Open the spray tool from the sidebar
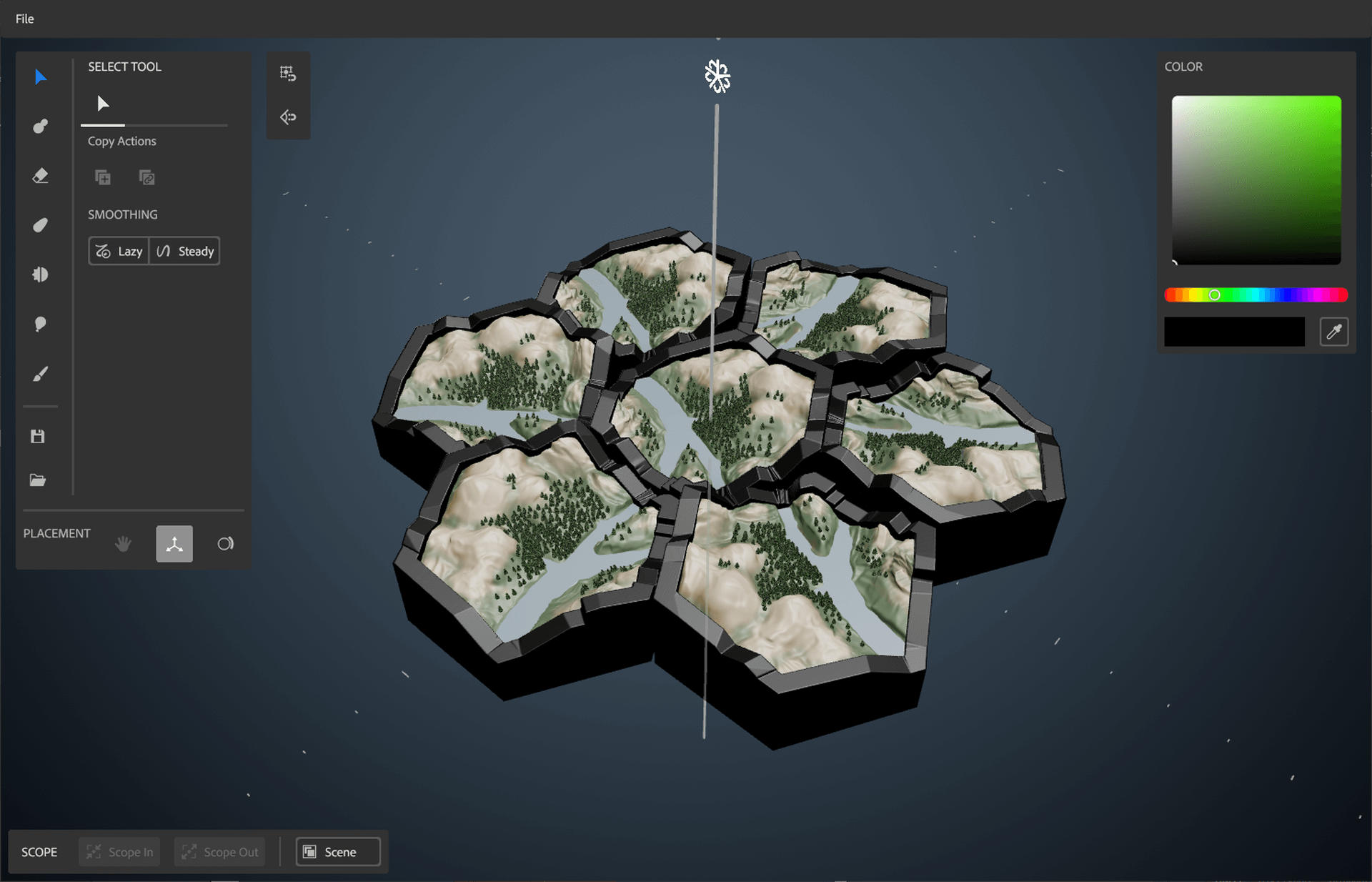 pos(40,274)
